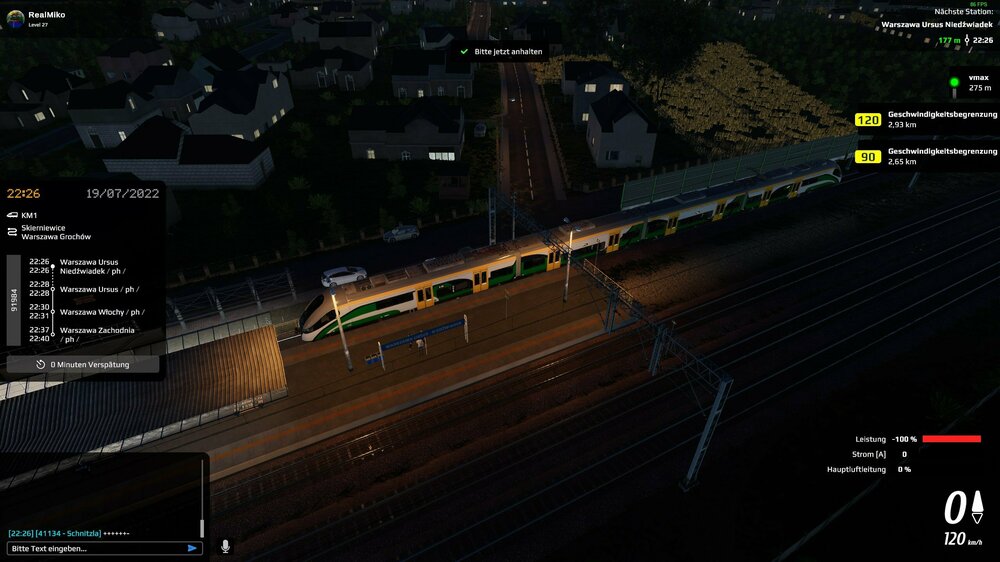
Task: Send the chat message with the blue arrow
Action: [192, 548]
